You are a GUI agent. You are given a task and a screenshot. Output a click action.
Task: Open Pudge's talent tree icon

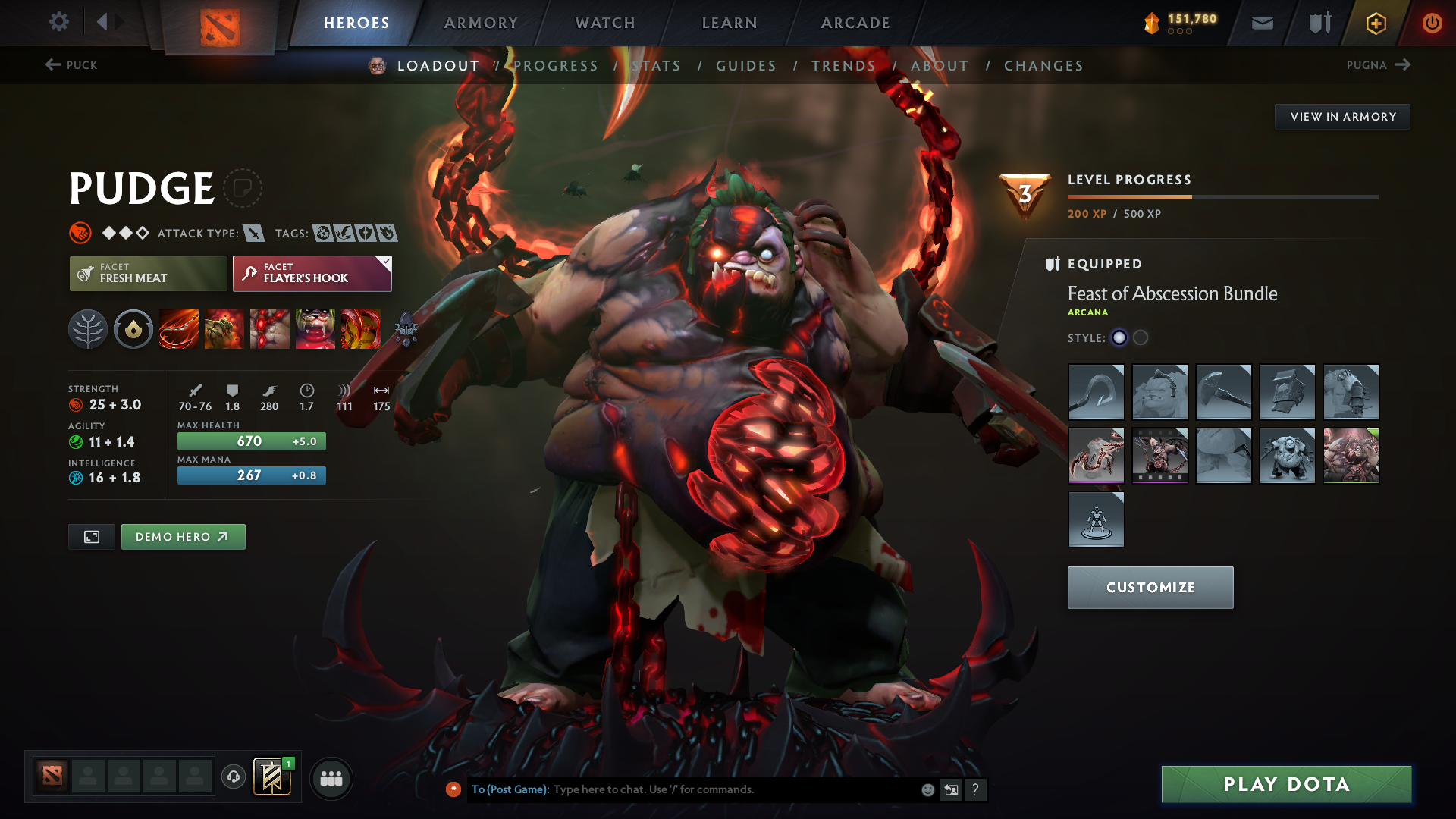click(87, 328)
